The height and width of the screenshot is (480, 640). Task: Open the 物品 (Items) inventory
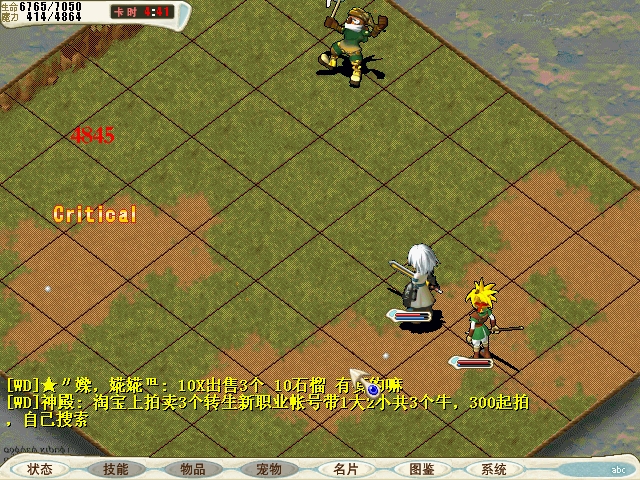click(193, 469)
